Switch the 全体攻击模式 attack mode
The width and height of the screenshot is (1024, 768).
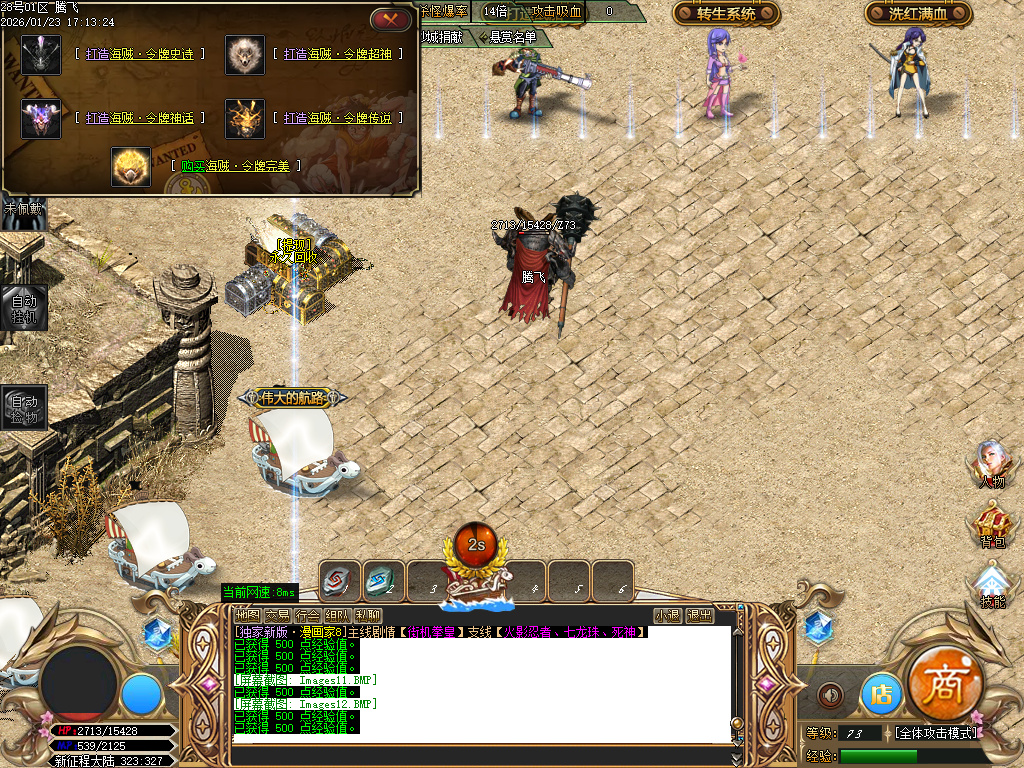click(x=937, y=733)
